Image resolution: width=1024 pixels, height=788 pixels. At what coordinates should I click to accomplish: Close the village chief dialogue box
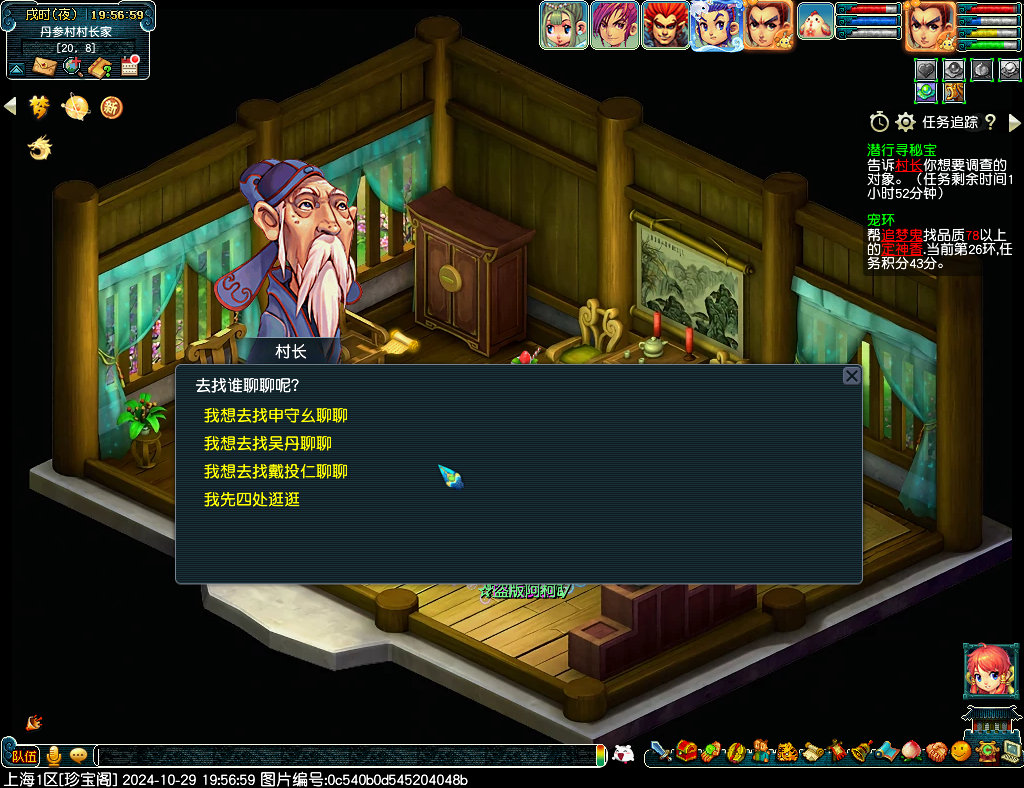click(x=851, y=376)
